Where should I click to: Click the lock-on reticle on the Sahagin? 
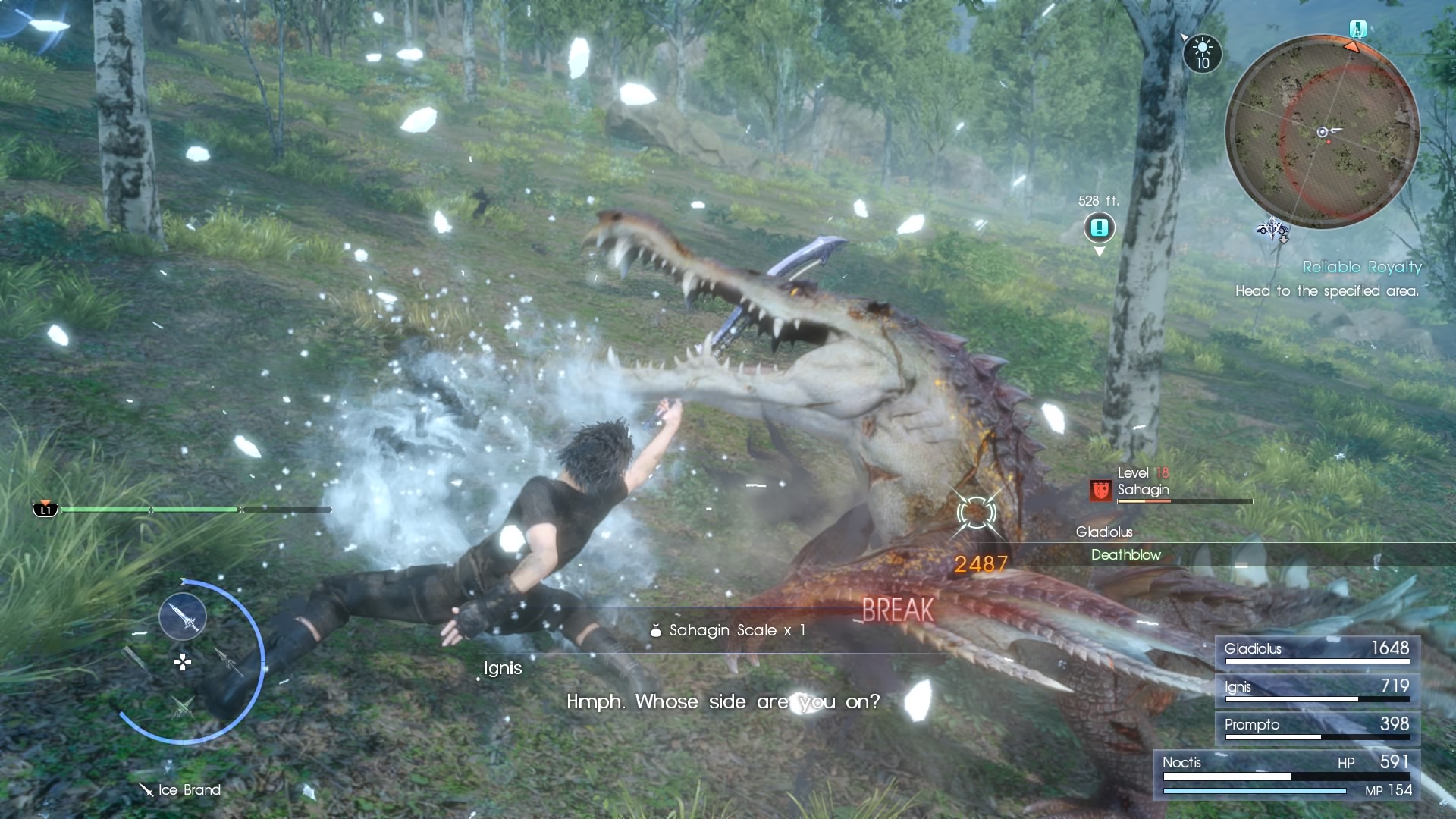coord(976,513)
